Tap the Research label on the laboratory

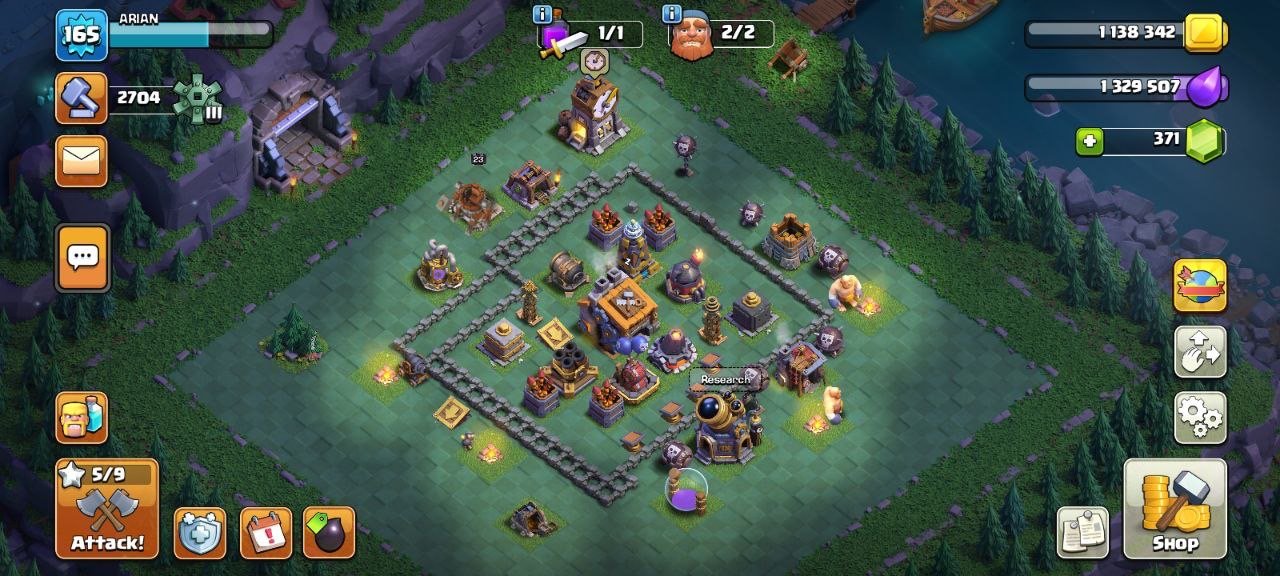[x=724, y=380]
